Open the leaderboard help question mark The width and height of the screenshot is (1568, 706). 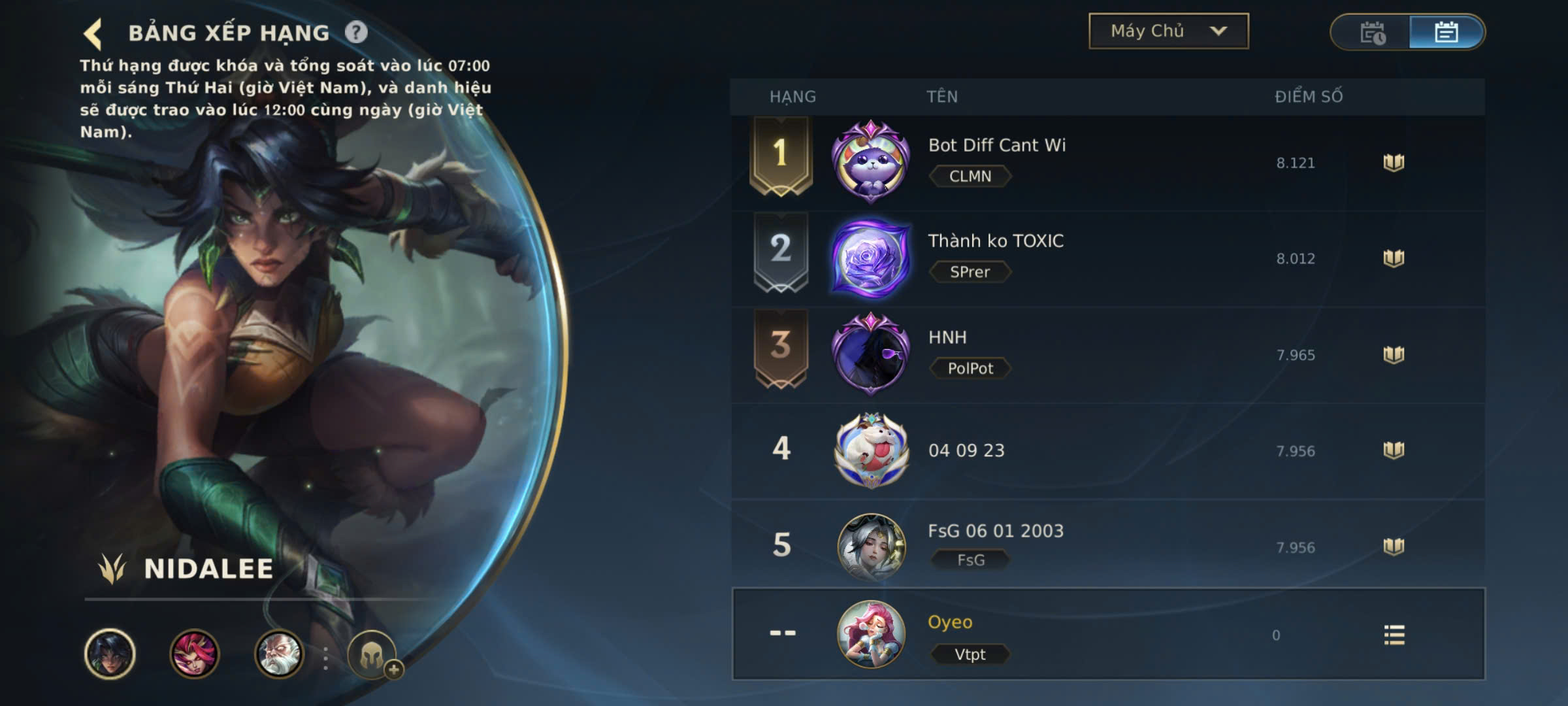pos(356,32)
